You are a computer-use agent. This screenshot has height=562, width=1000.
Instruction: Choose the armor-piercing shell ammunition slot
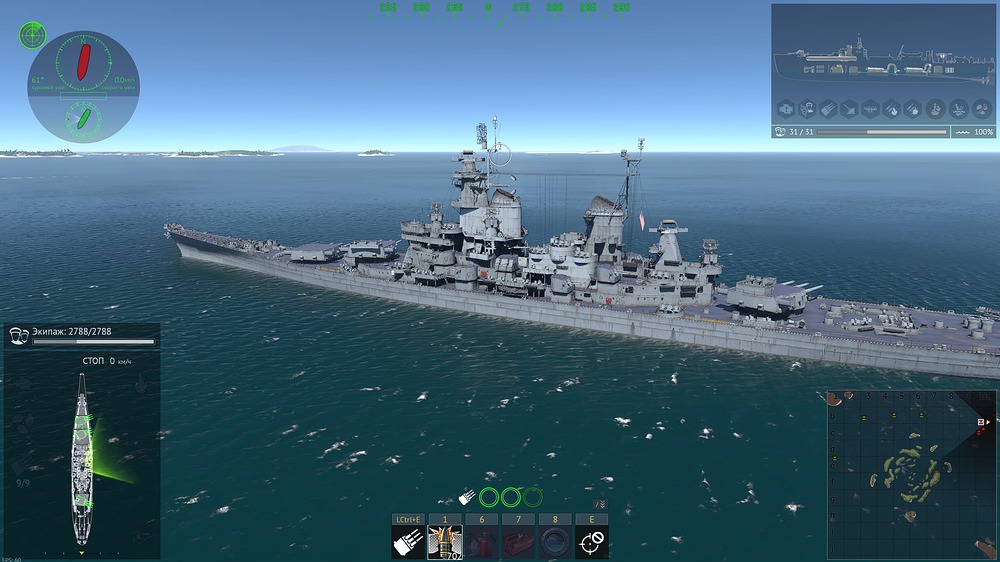444,543
